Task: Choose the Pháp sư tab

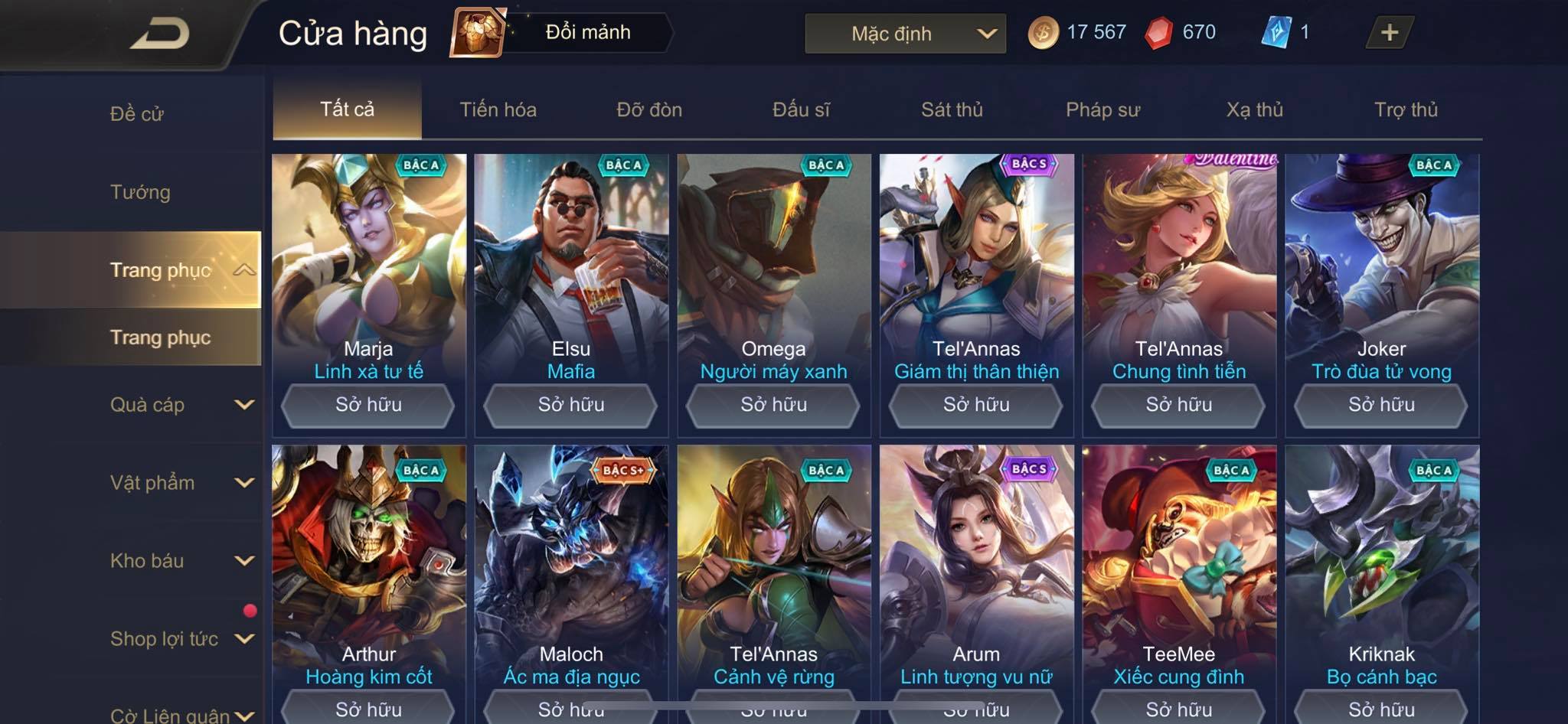Action: tap(1102, 109)
